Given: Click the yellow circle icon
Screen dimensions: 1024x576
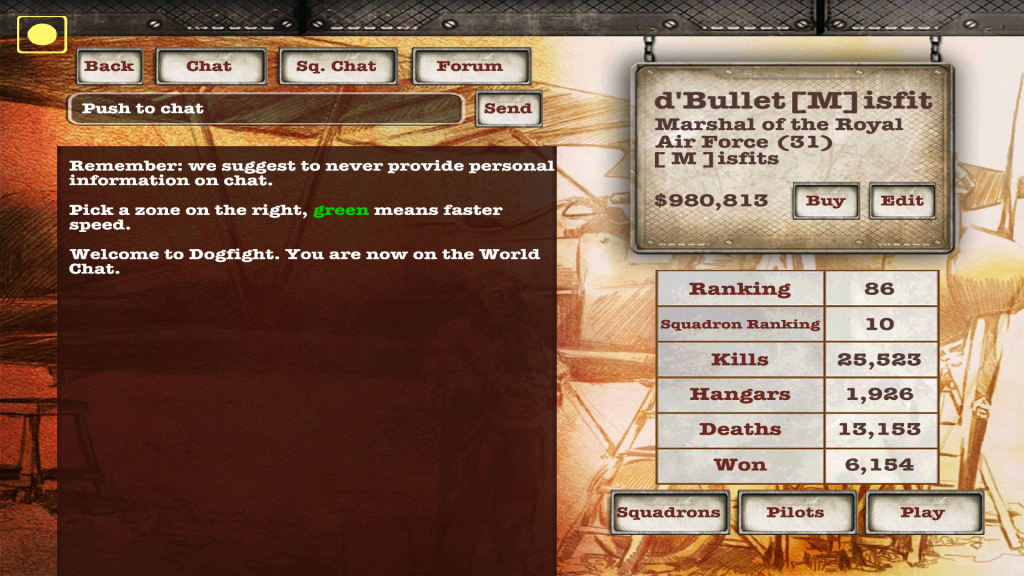Looking at the screenshot, I should (42, 35).
